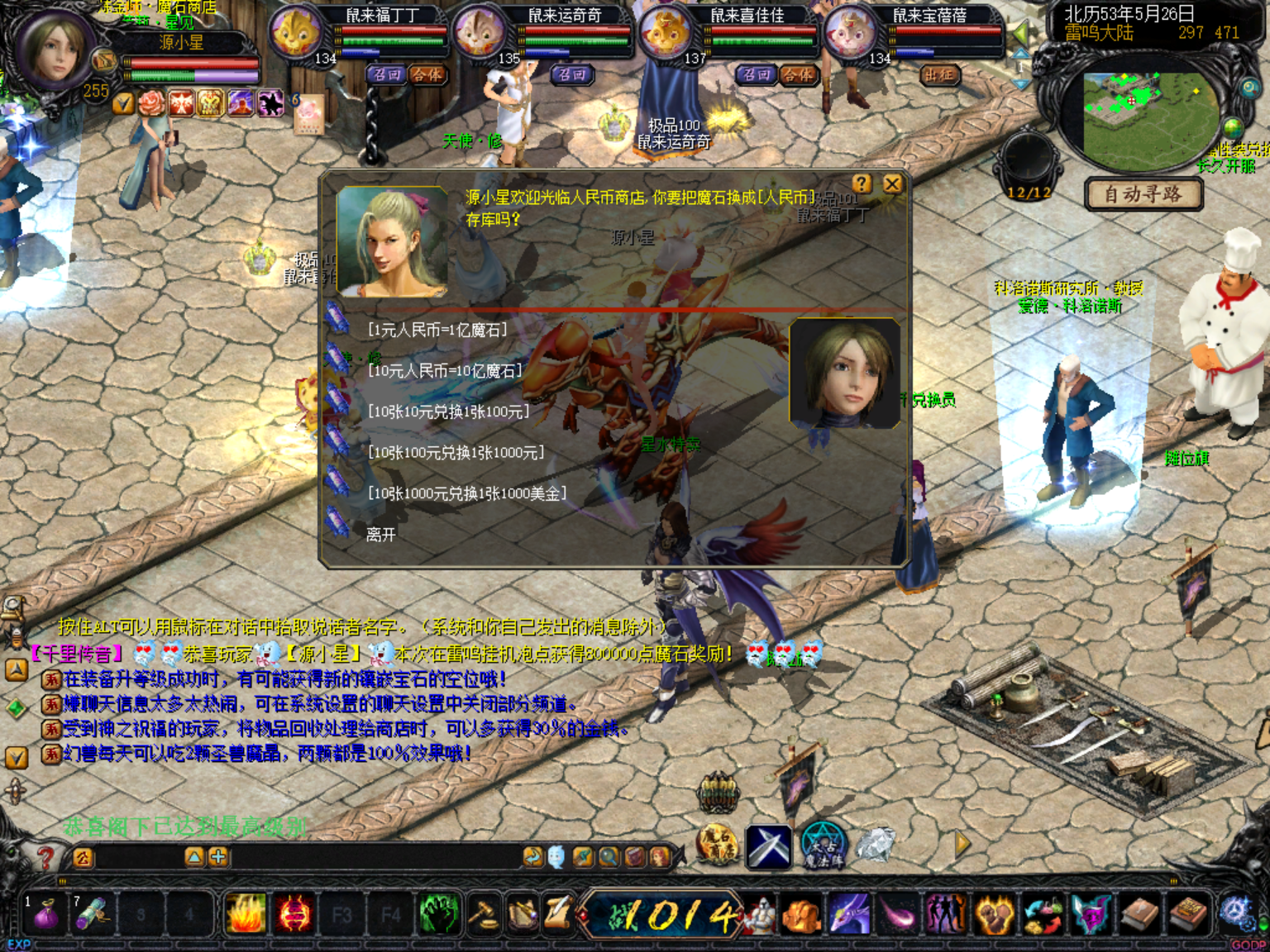Viewport: 1270px width, 952px height.
Task: Select 10张100元兑换1张1000元 exchange option
Action: 456,453
